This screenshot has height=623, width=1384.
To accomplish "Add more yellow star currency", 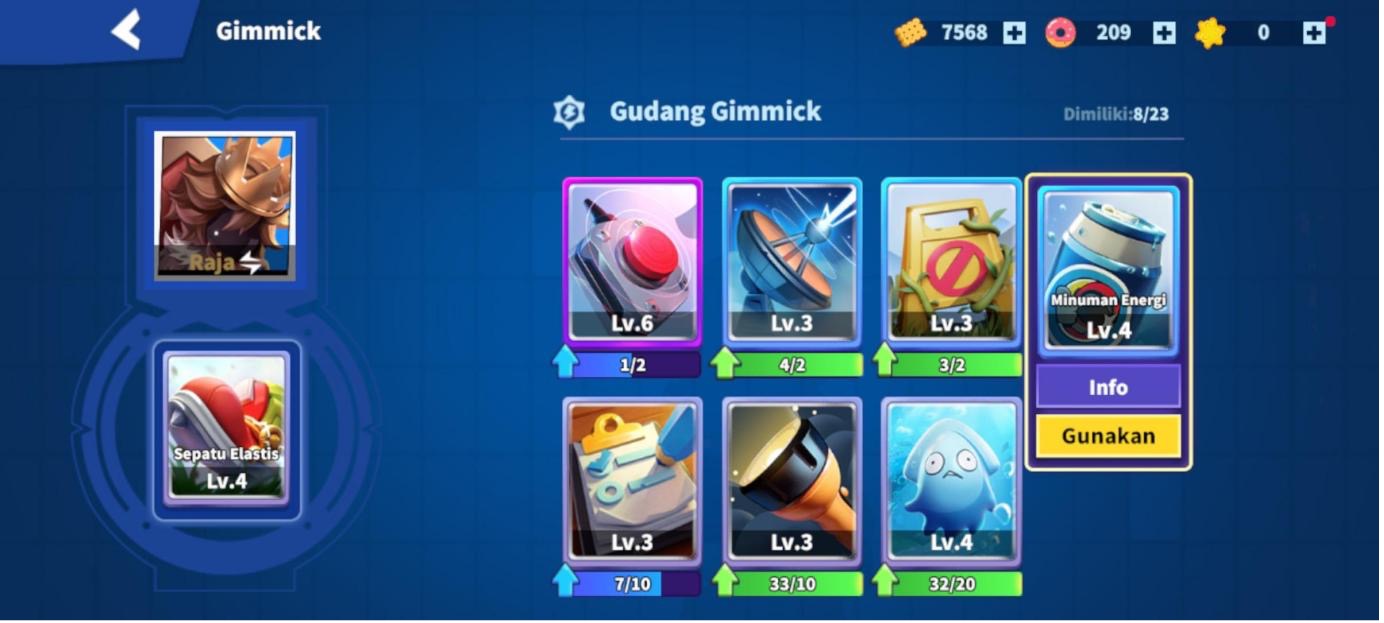I will click(1314, 33).
